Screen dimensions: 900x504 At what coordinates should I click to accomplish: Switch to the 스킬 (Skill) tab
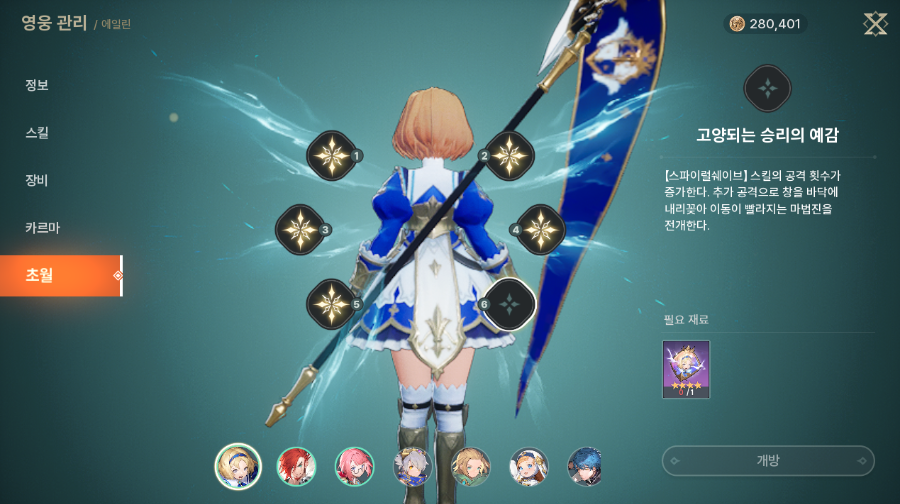37,133
